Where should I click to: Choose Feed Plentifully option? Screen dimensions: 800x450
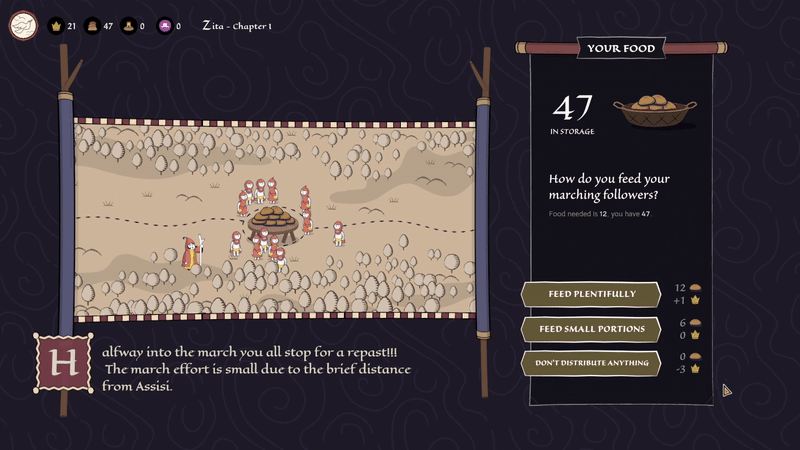[x=591, y=294]
